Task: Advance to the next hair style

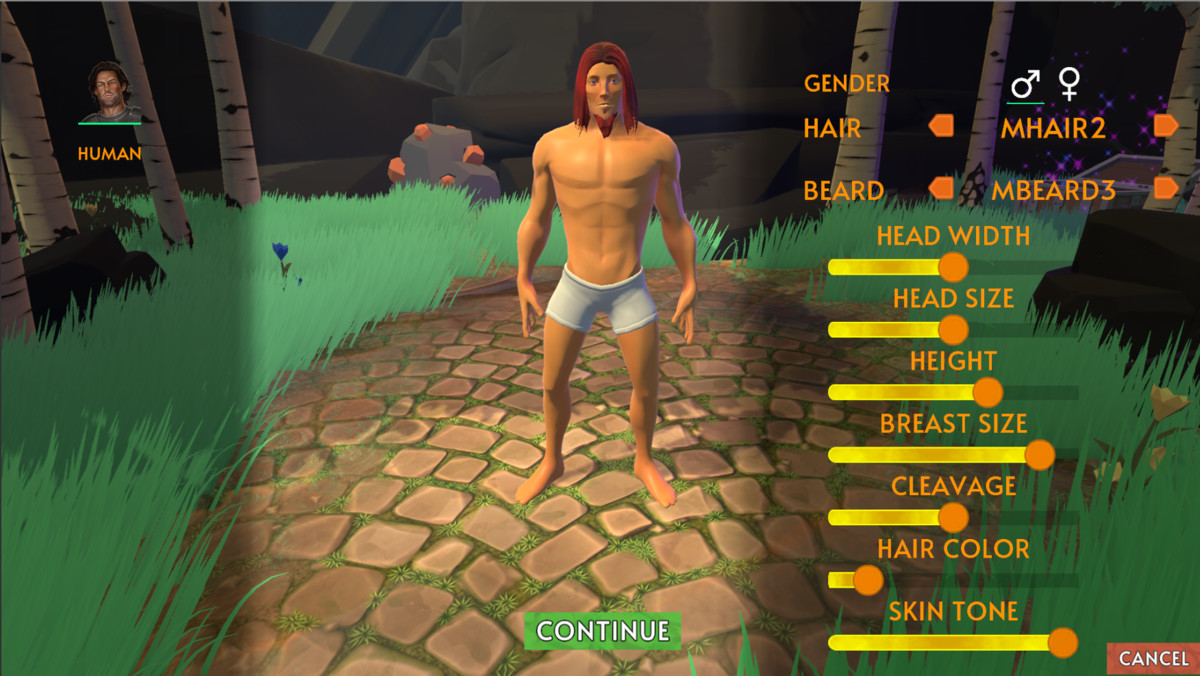Action: [x=1166, y=126]
